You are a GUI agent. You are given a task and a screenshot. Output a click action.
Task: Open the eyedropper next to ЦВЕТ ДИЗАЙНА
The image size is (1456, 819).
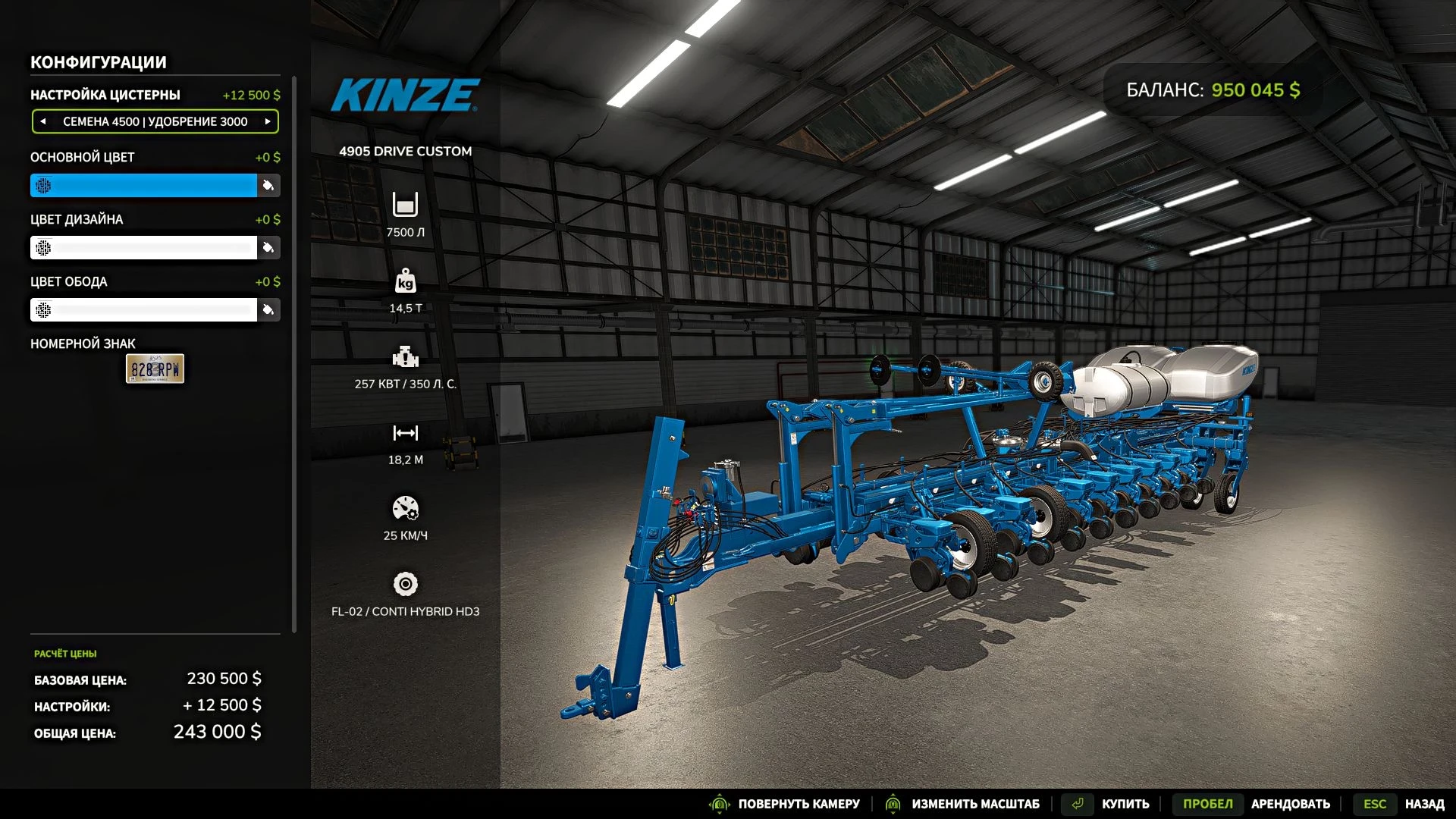click(268, 247)
